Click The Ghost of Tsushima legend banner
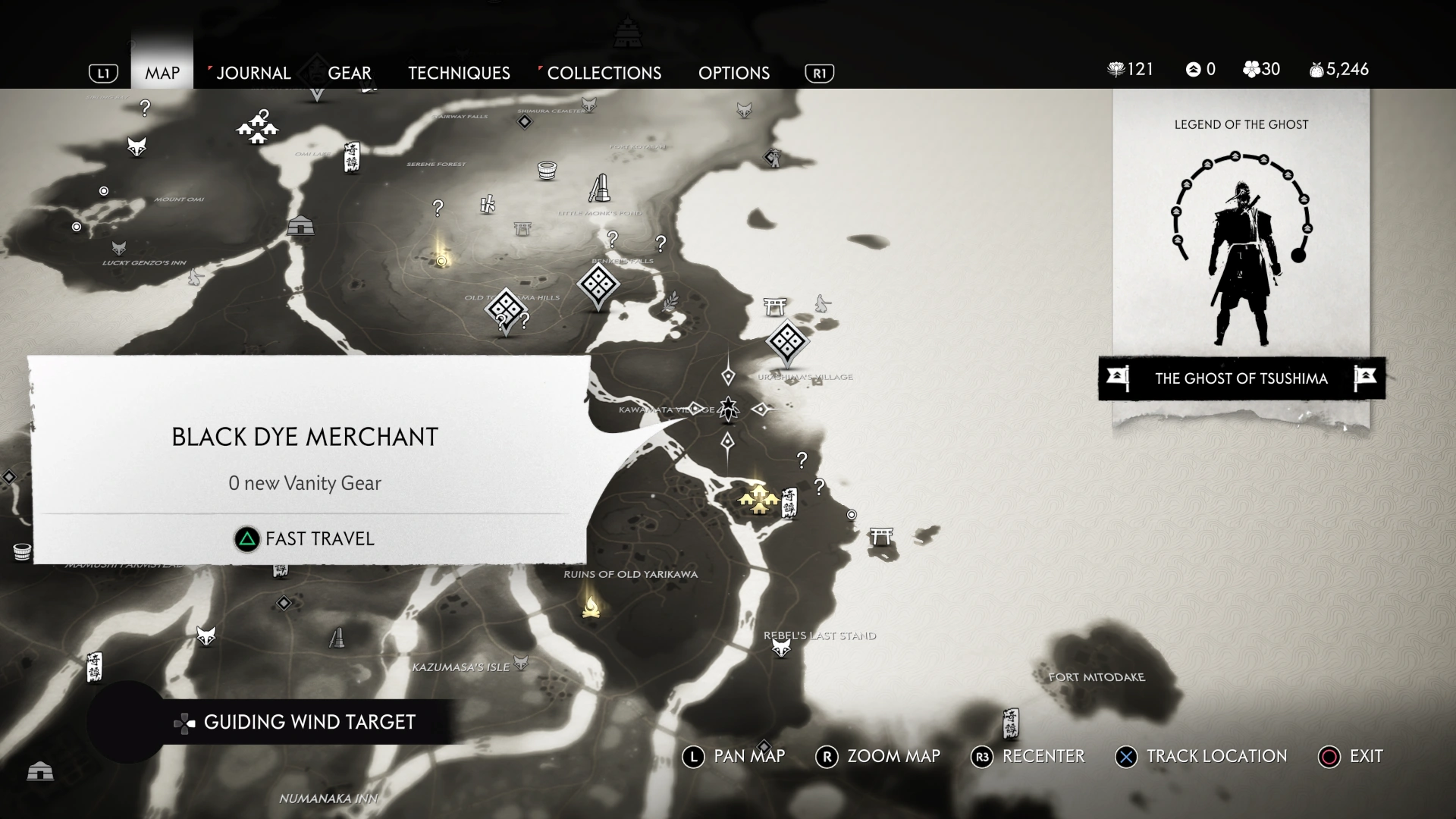Image resolution: width=1456 pixels, height=819 pixels. (1241, 378)
